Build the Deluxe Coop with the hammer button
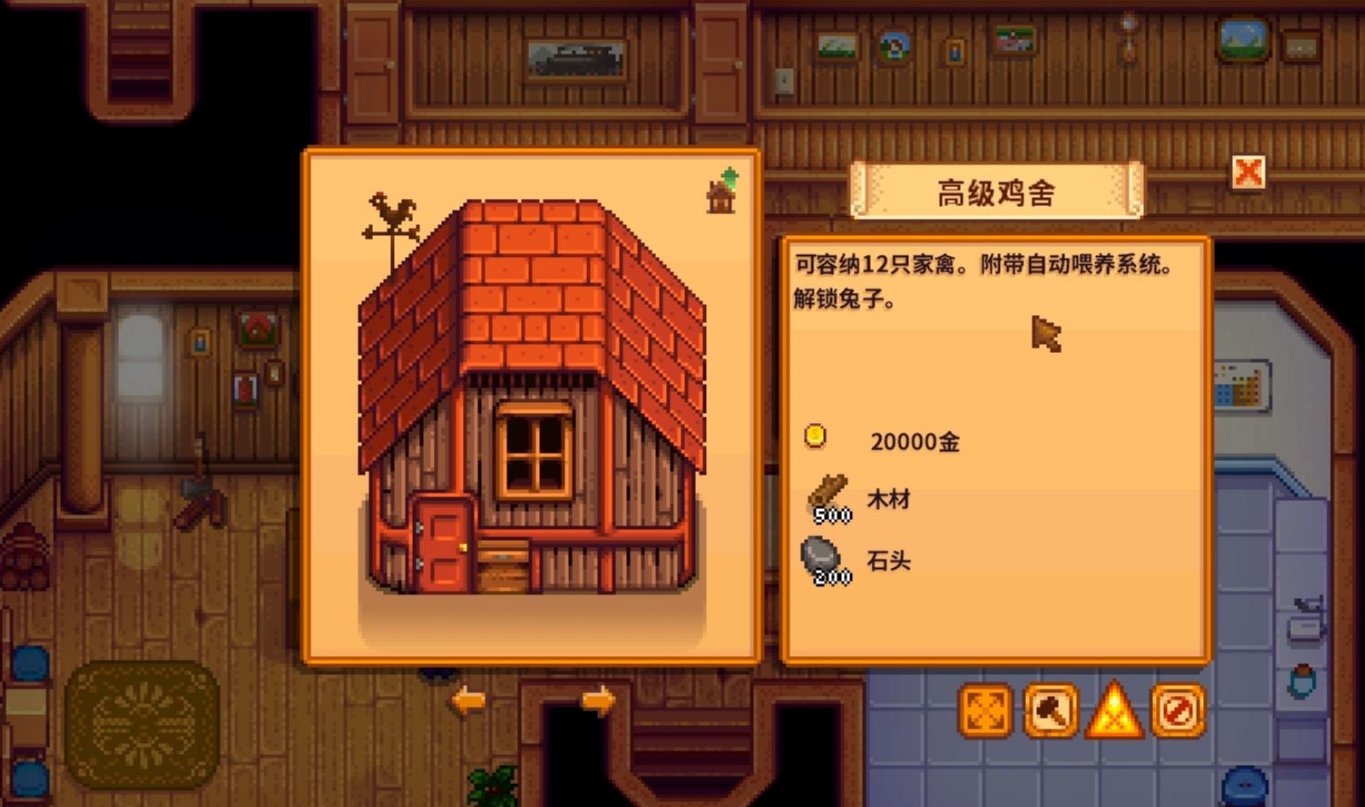Screen dimensions: 1365x807 [x=1050, y=710]
